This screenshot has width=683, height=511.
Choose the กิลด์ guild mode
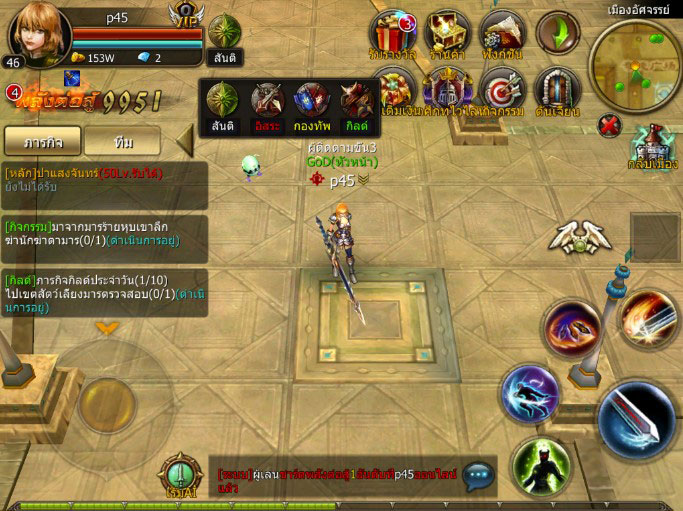[356, 104]
